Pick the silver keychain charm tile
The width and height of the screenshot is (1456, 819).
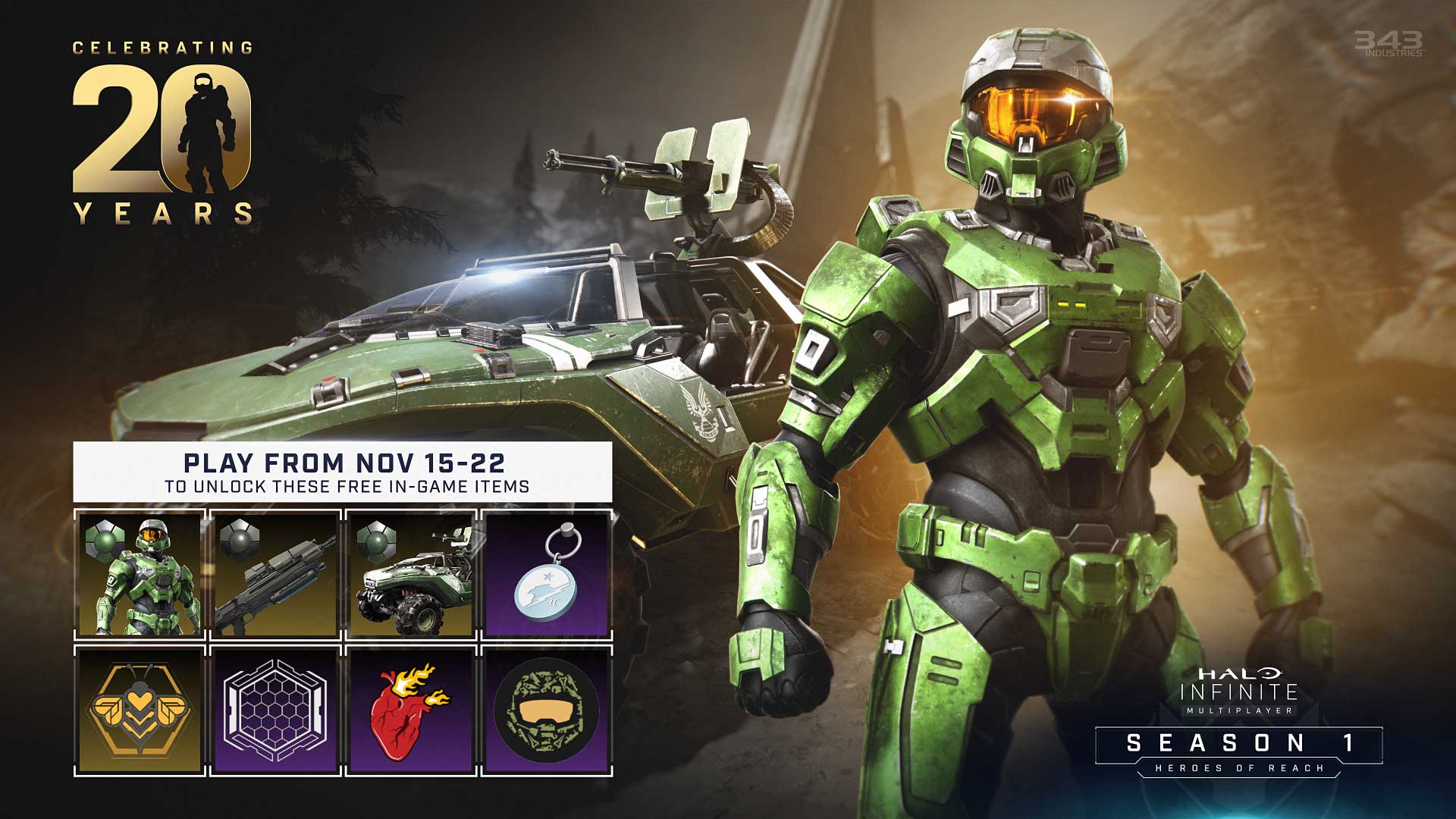(546, 575)
